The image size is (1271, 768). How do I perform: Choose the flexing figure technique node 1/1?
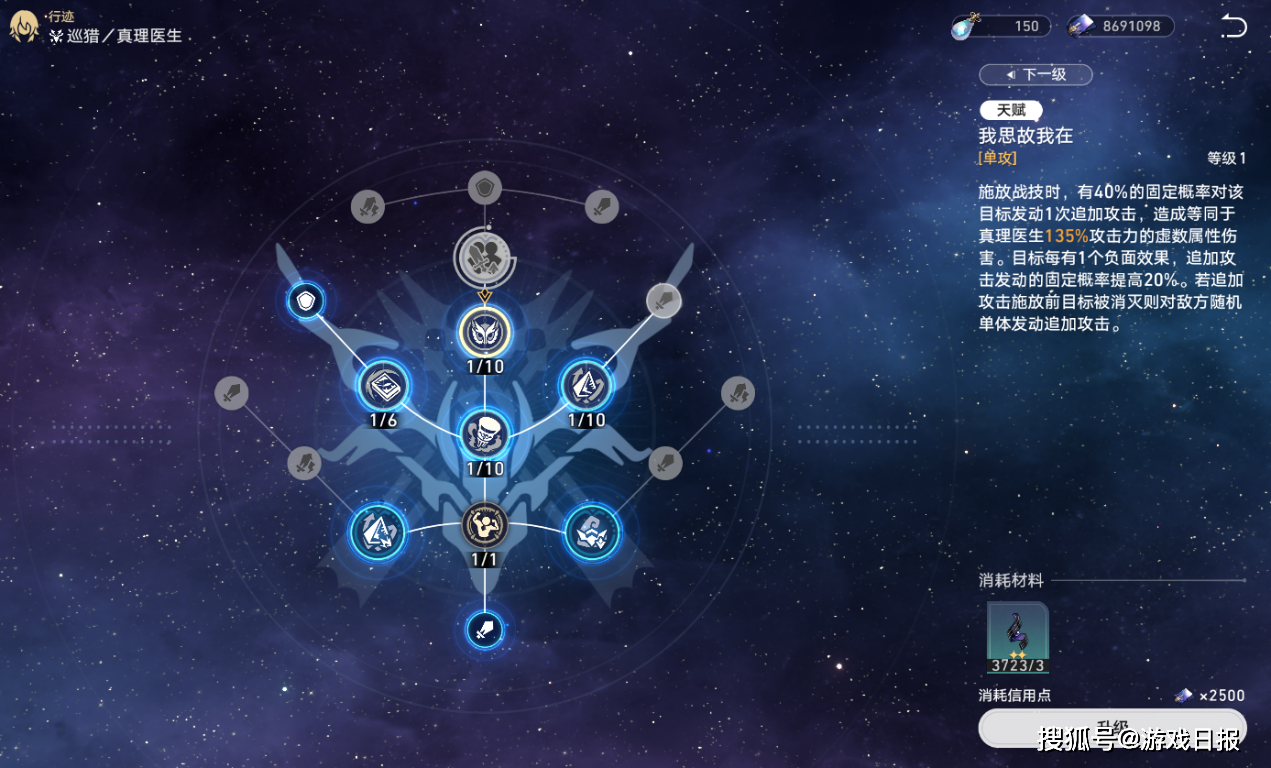click(x=485, y=525)
